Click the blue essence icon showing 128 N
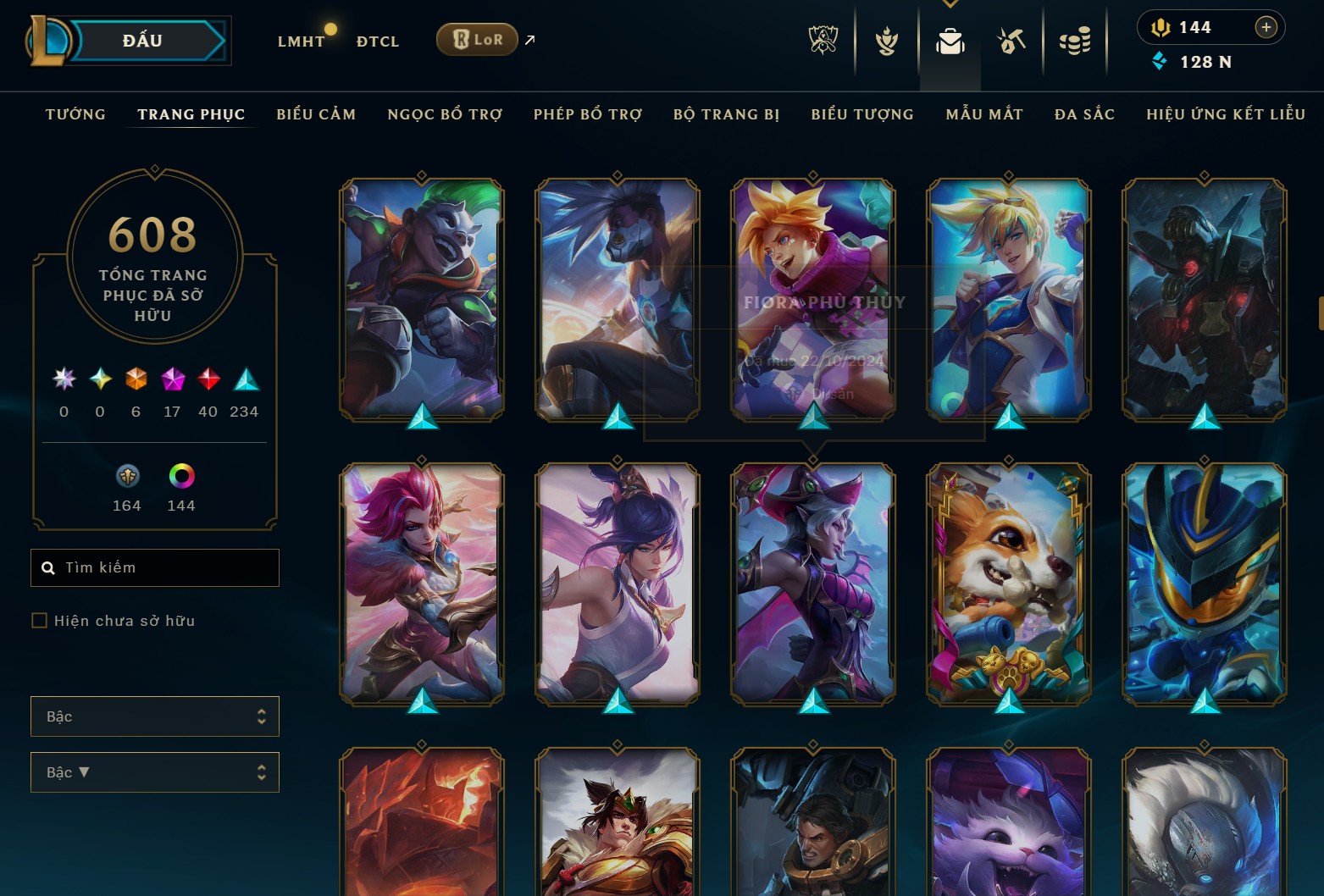This screenshot has width=1324, height=896. 1158,61
